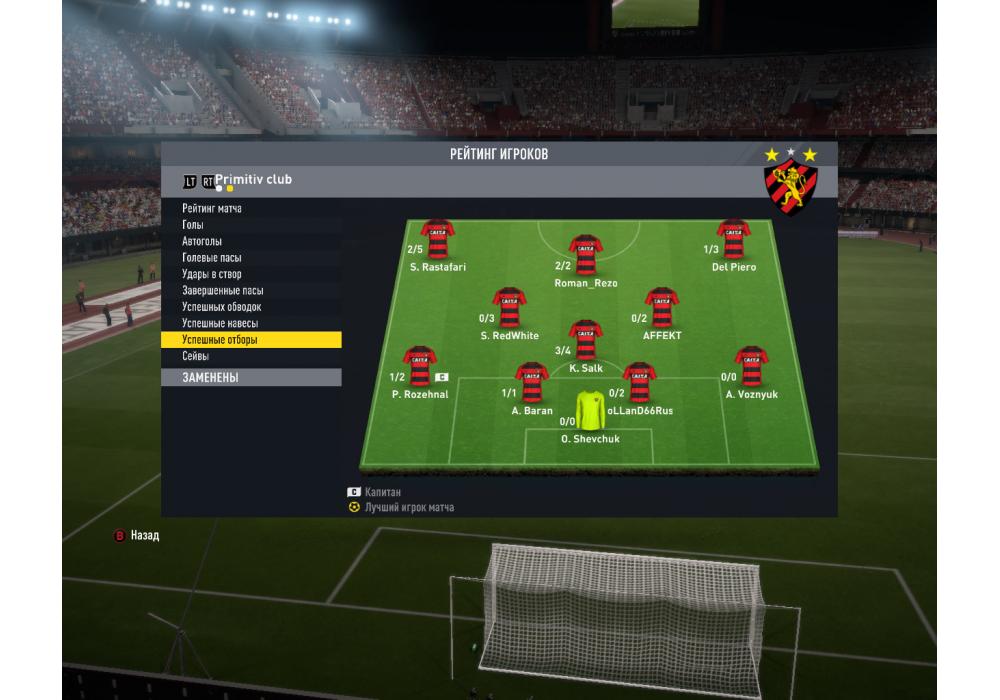
Task: Select Удары в створ entry
Action: coord(212,274)
